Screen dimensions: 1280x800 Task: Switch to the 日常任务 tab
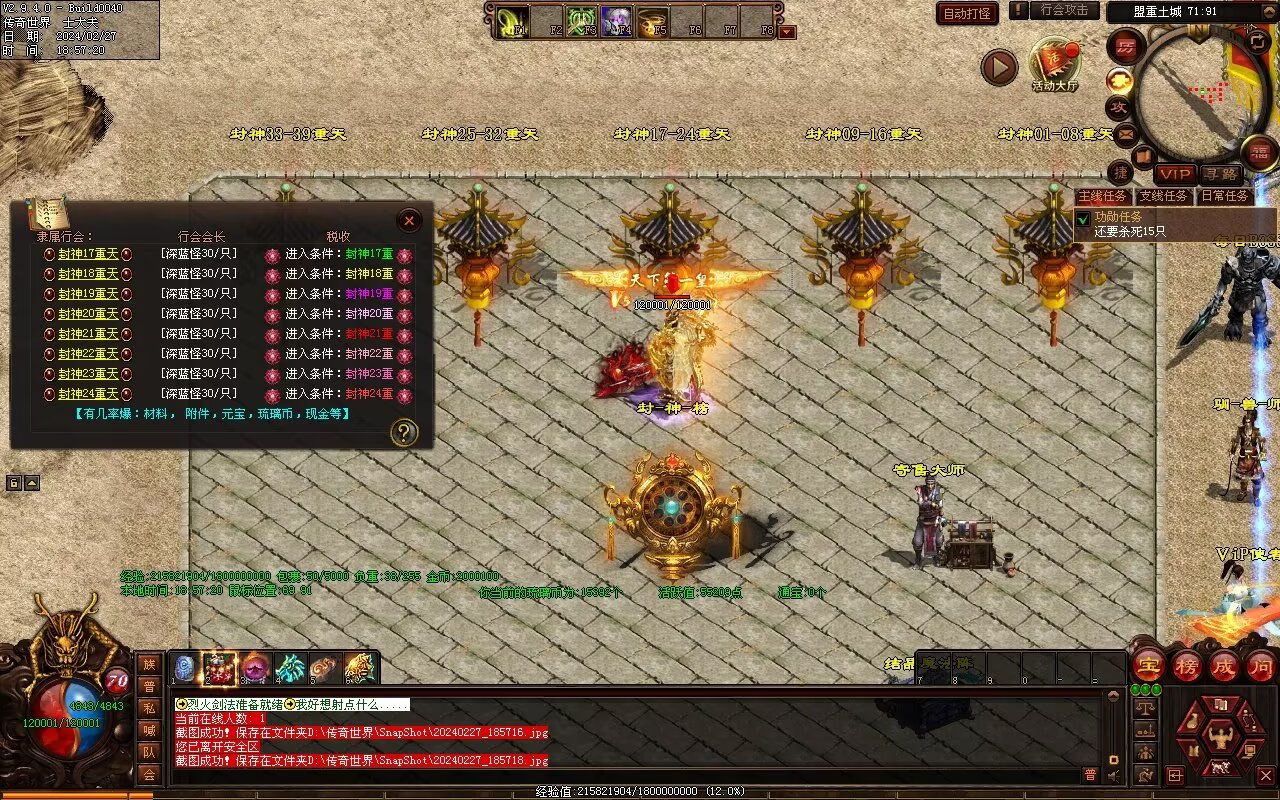tap(1224, 196)
